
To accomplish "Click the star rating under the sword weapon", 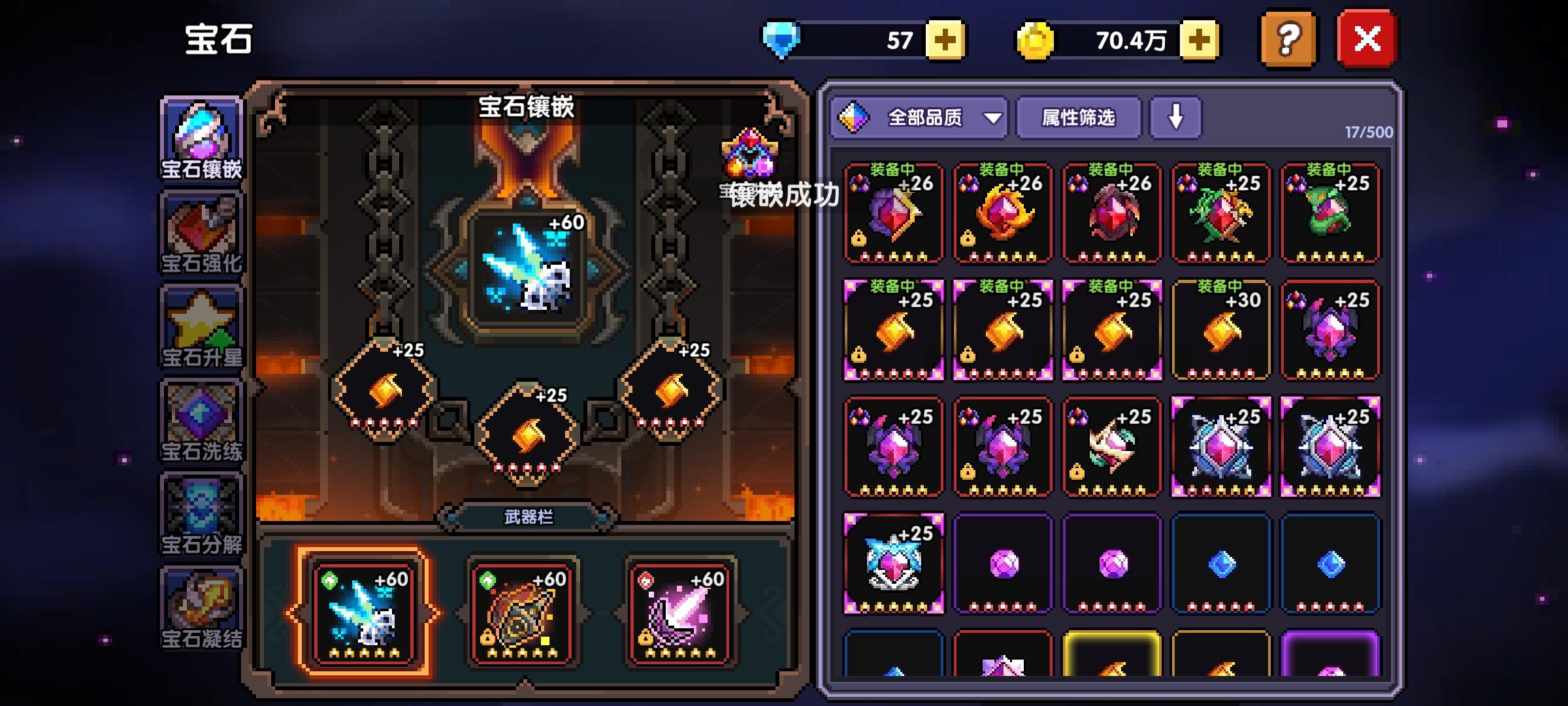I will coord(366,652).
